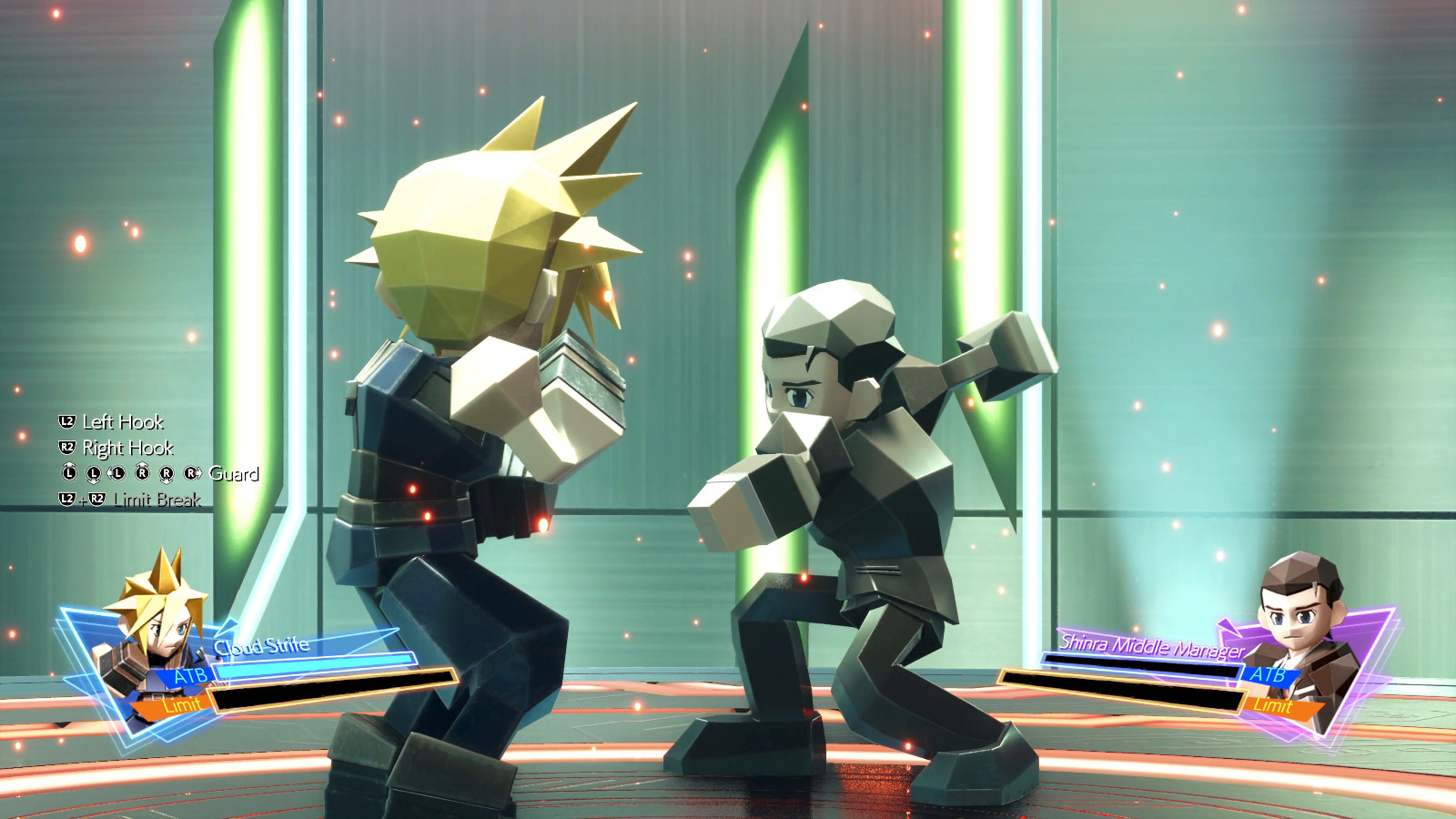
Task: Click the L2 button icon beside Left Hook
Action: (66, 422)
